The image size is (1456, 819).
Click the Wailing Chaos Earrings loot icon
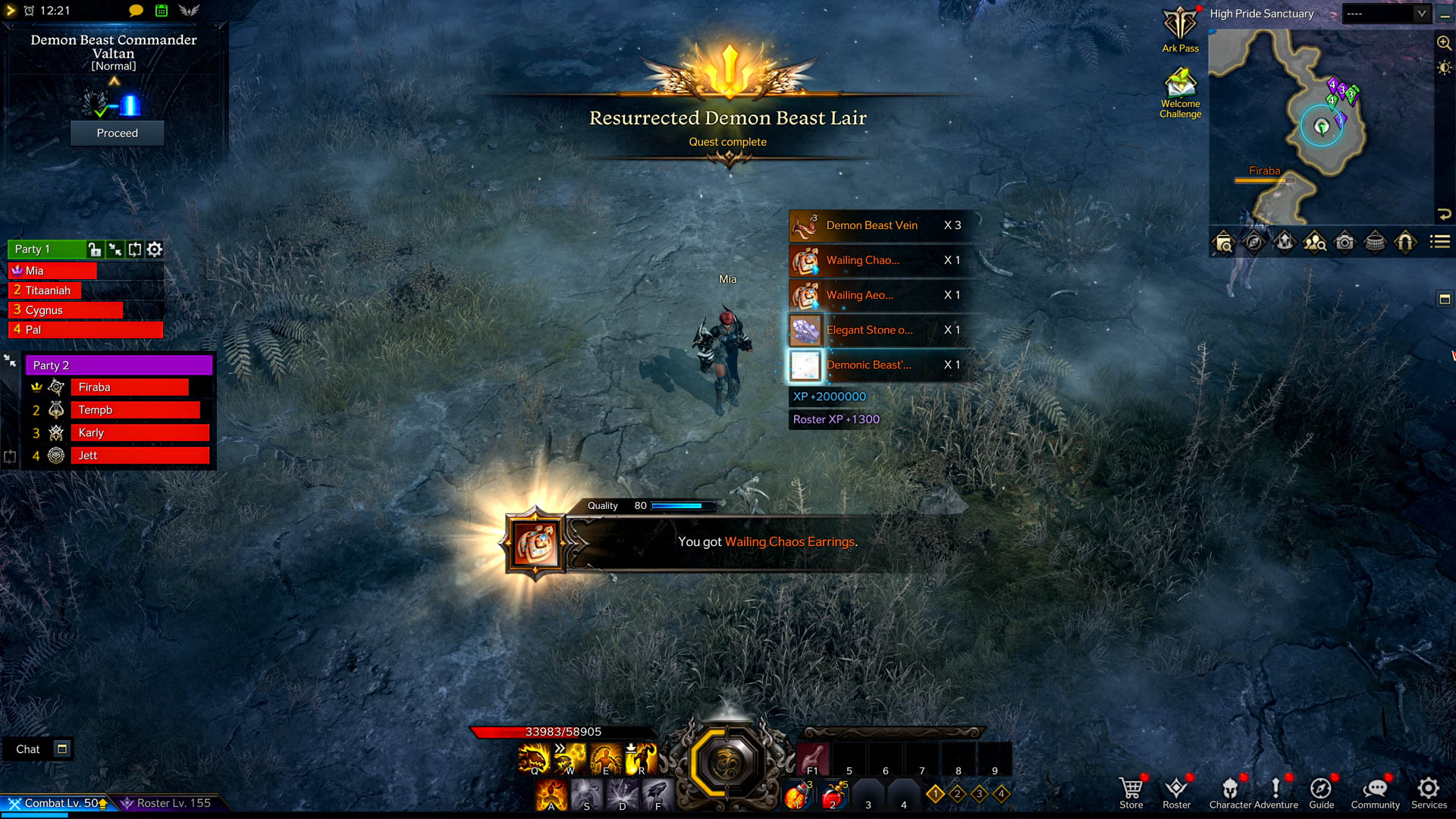[x=536, y=543]
